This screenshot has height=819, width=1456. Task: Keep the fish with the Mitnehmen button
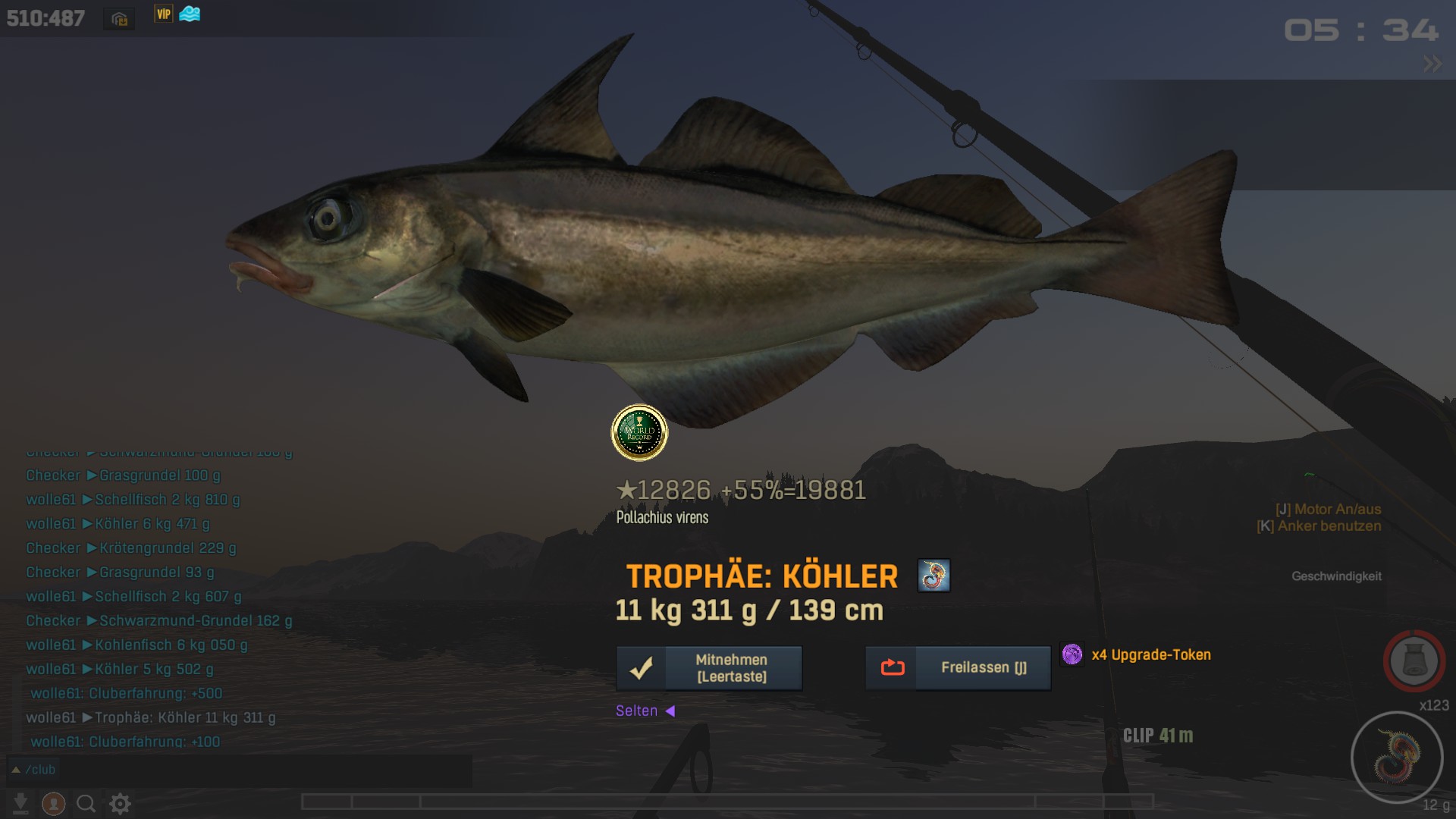709,668
